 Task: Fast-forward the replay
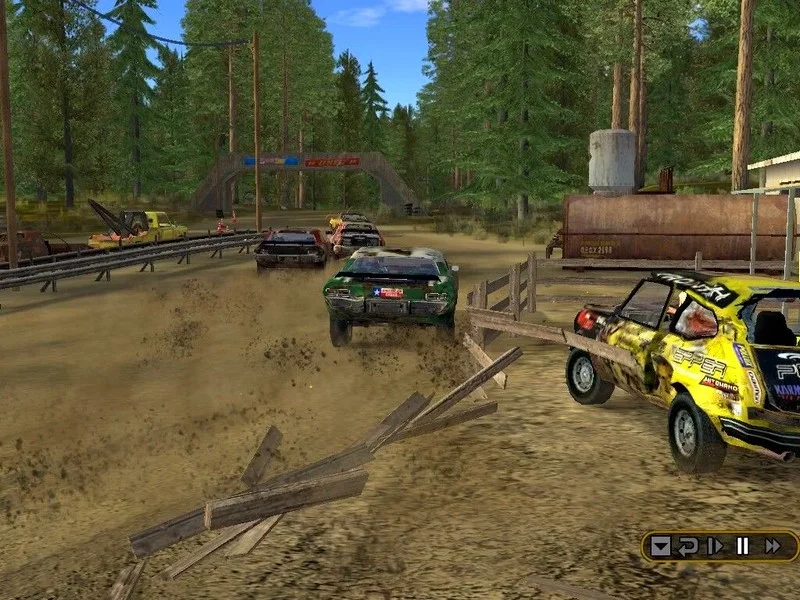point(772,546)
